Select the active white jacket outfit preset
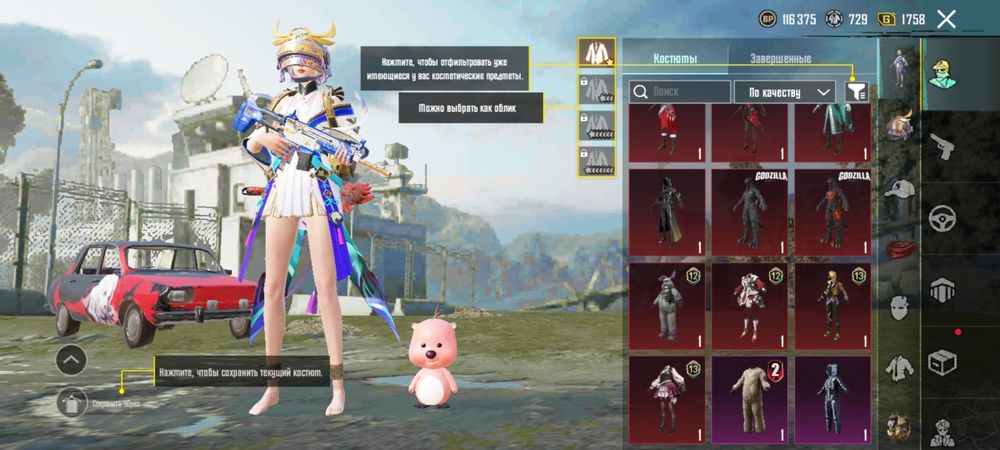Image resolution: width=1000 pixels, height=450 pixels. pyautogui.click(x=597, y=54)
